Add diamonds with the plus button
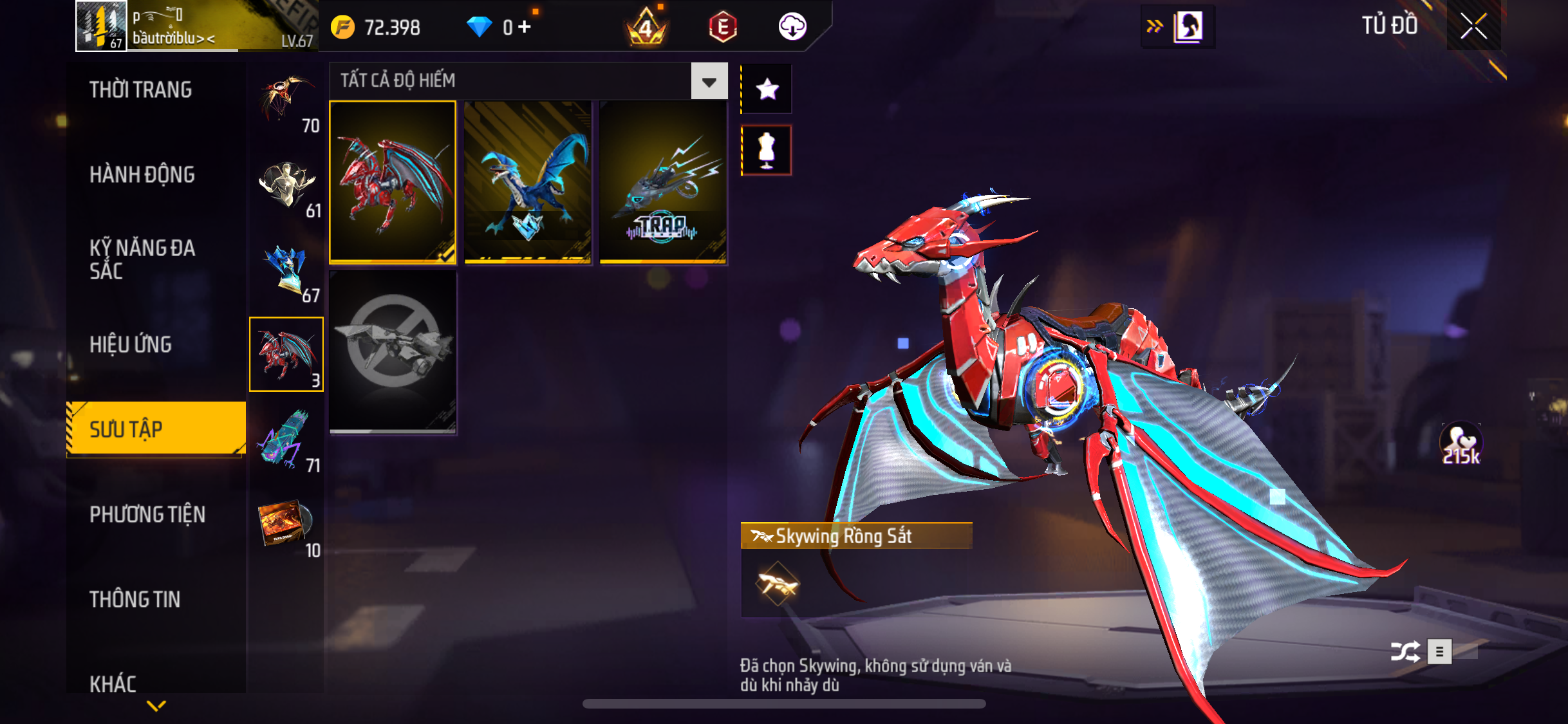The width and height of the screenshot is (1568, 724). click(525, 27)
